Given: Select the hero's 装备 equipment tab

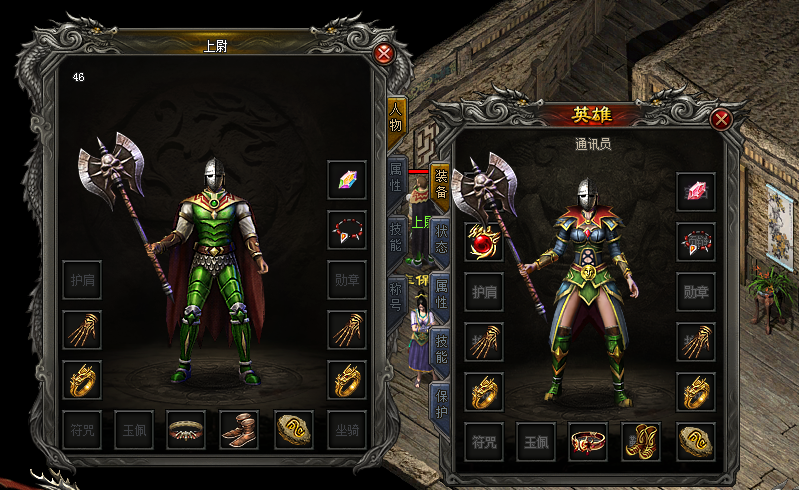Looking at the screenshot, I should pyautogui.click(x=441, y=182).
